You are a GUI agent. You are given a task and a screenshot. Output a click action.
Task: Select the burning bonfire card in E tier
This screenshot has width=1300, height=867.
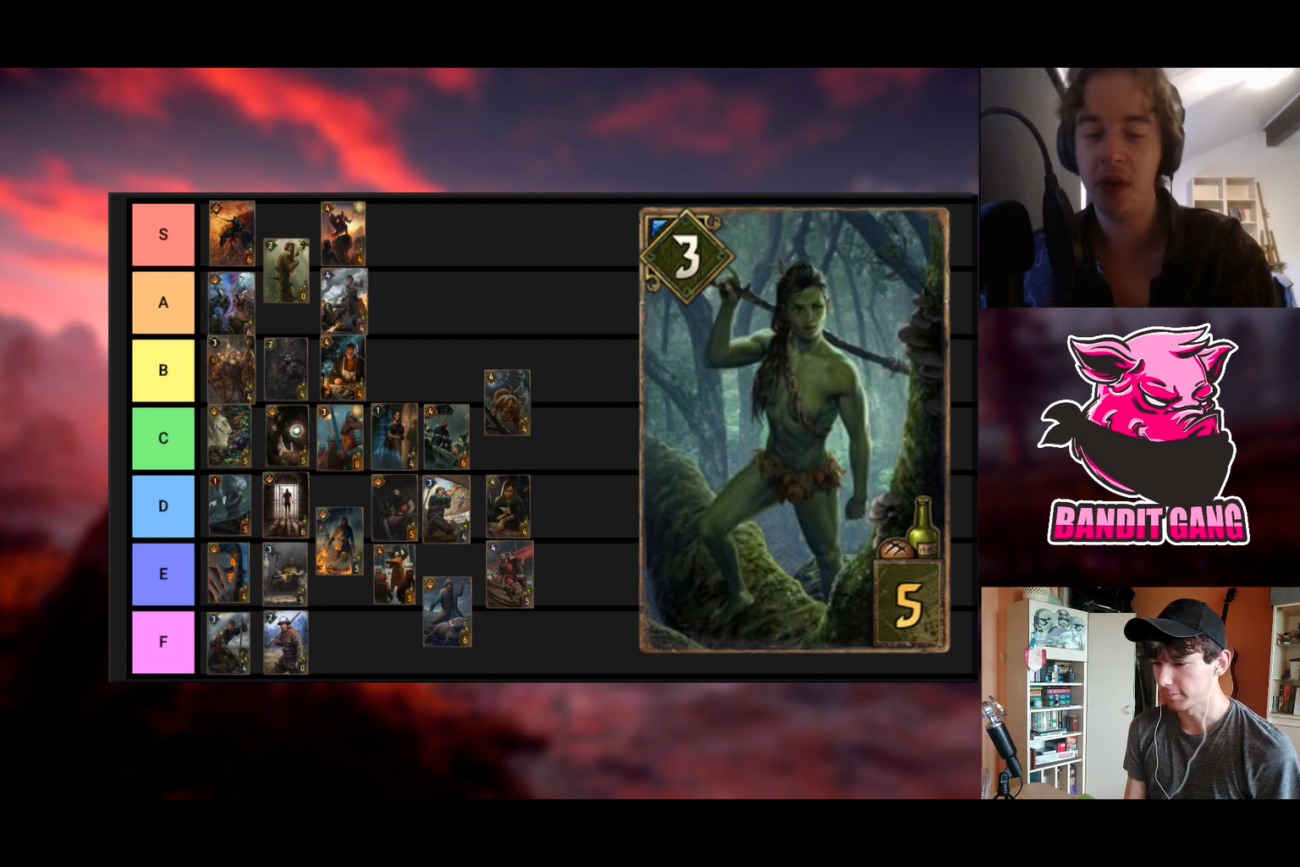339,540
